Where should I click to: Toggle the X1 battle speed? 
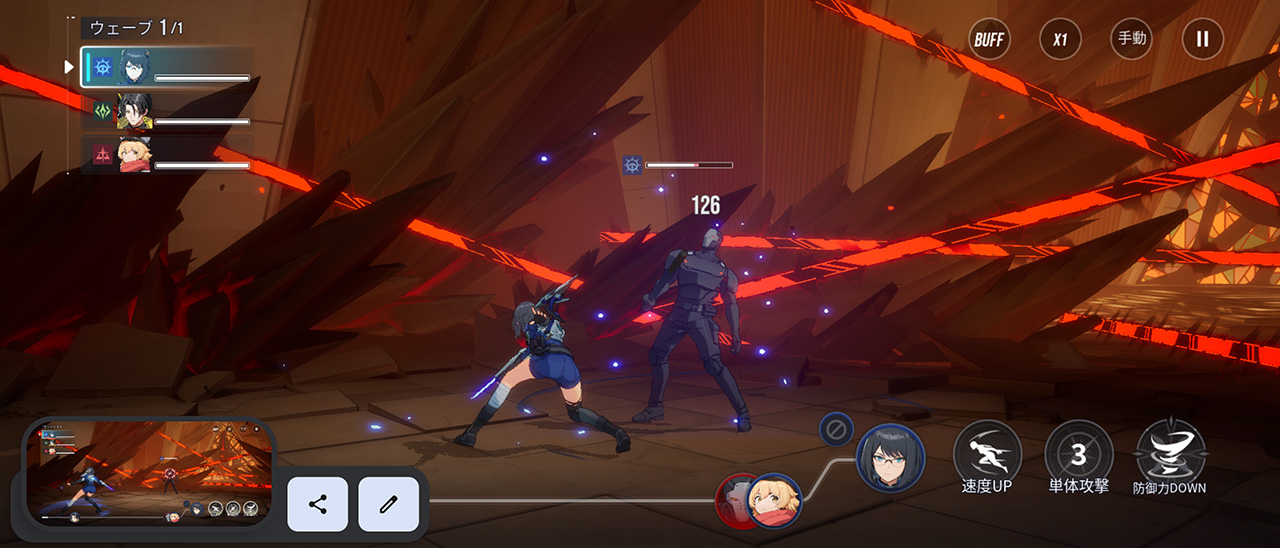[x=1060, y=40]
